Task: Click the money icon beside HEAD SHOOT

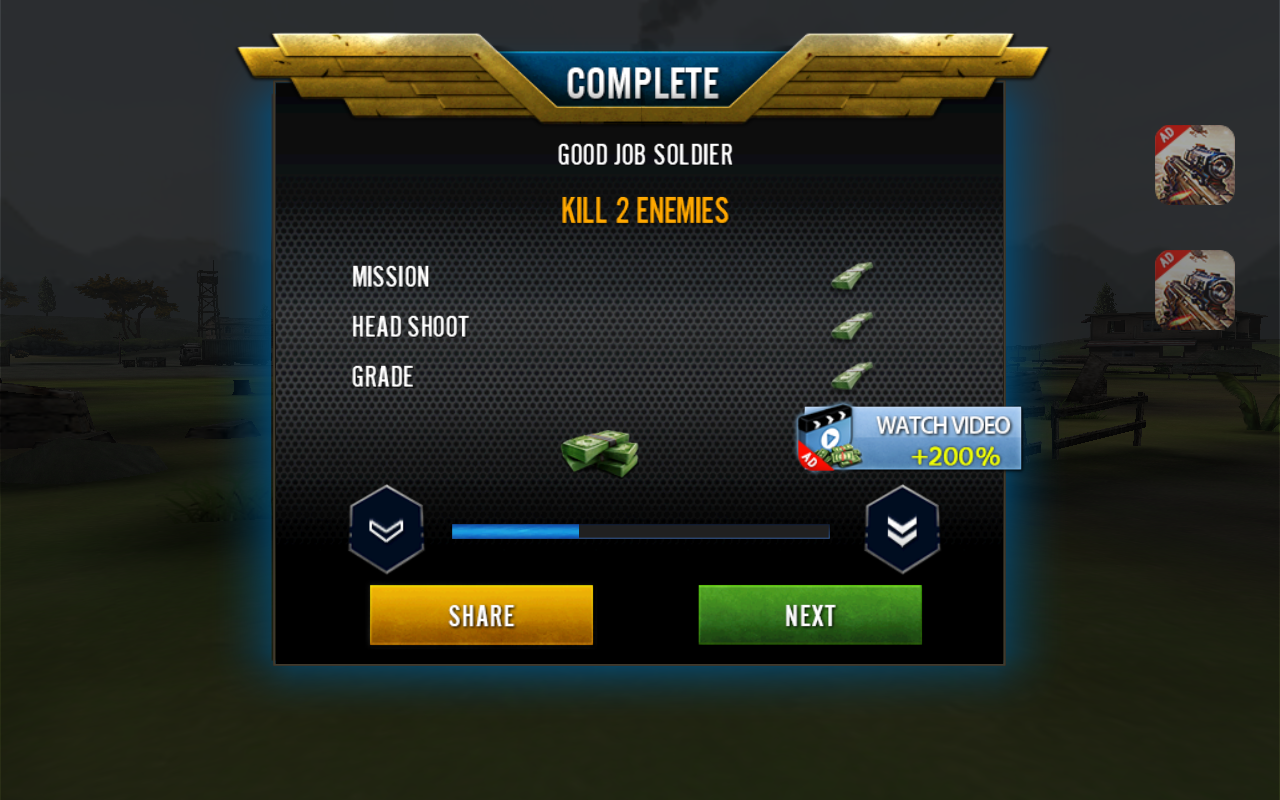Action: (x=852, y=325)
